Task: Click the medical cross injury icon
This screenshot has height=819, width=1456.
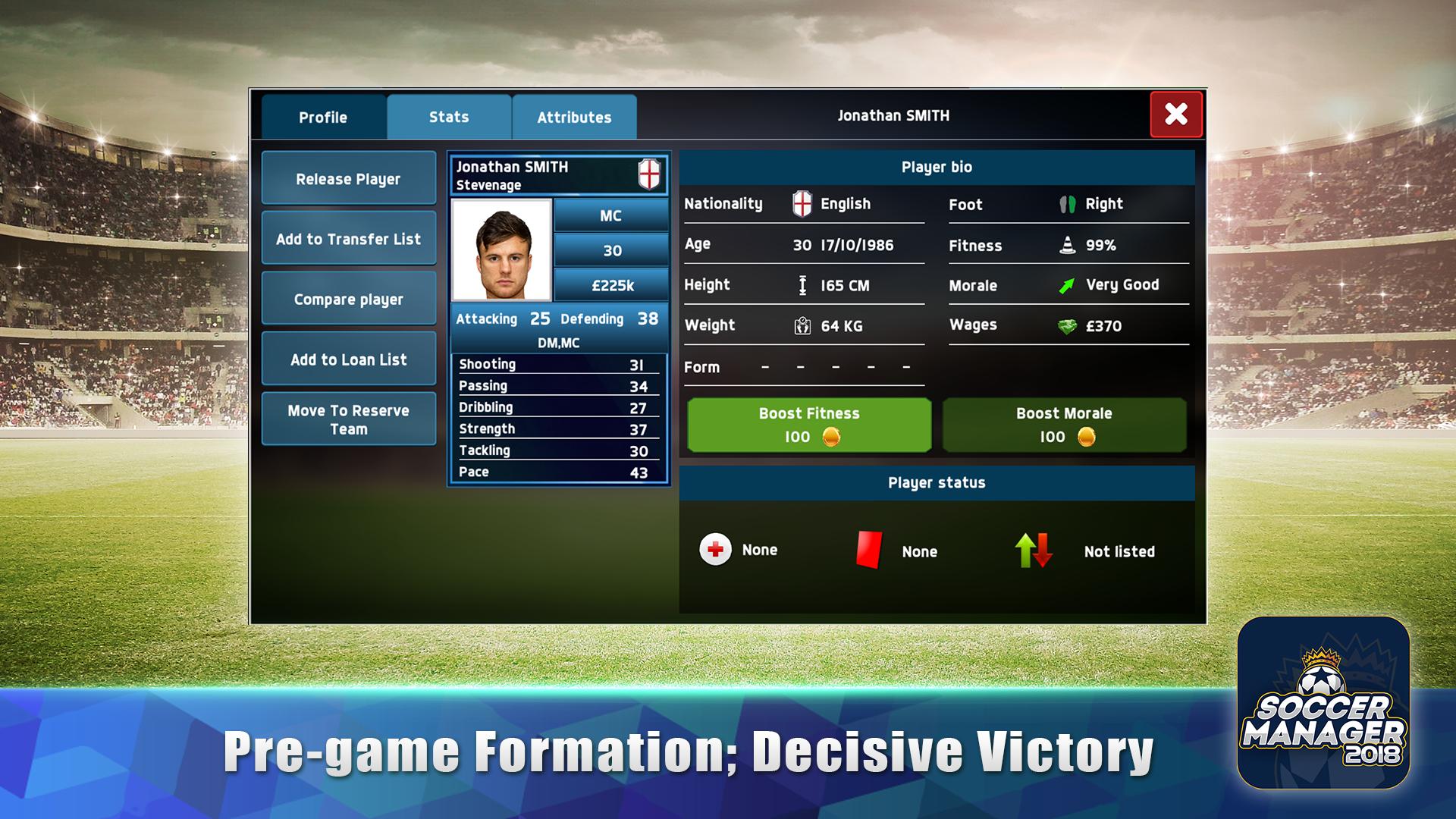Action: coord(714,550)
